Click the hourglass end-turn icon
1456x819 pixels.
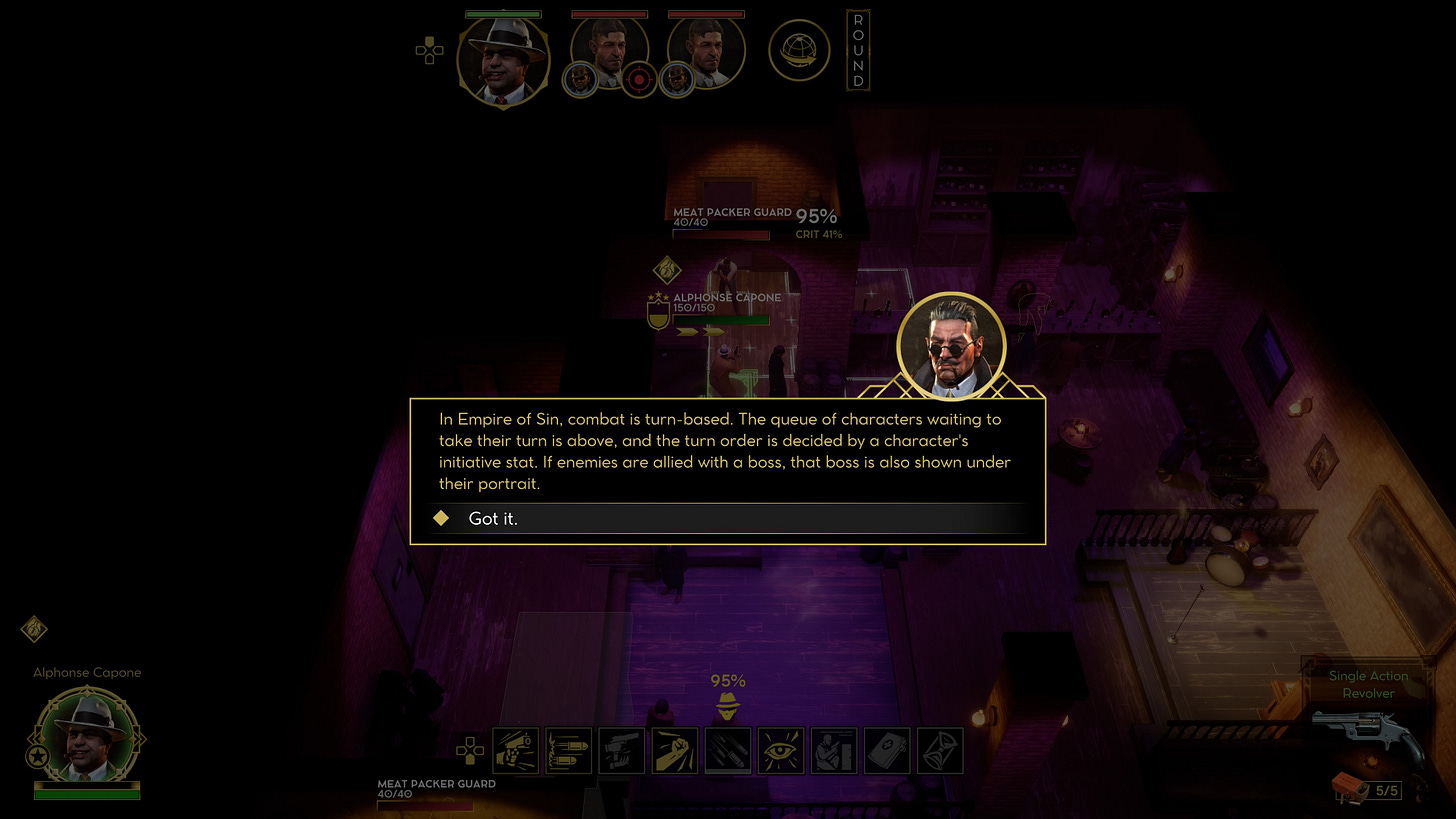(940, 751)
